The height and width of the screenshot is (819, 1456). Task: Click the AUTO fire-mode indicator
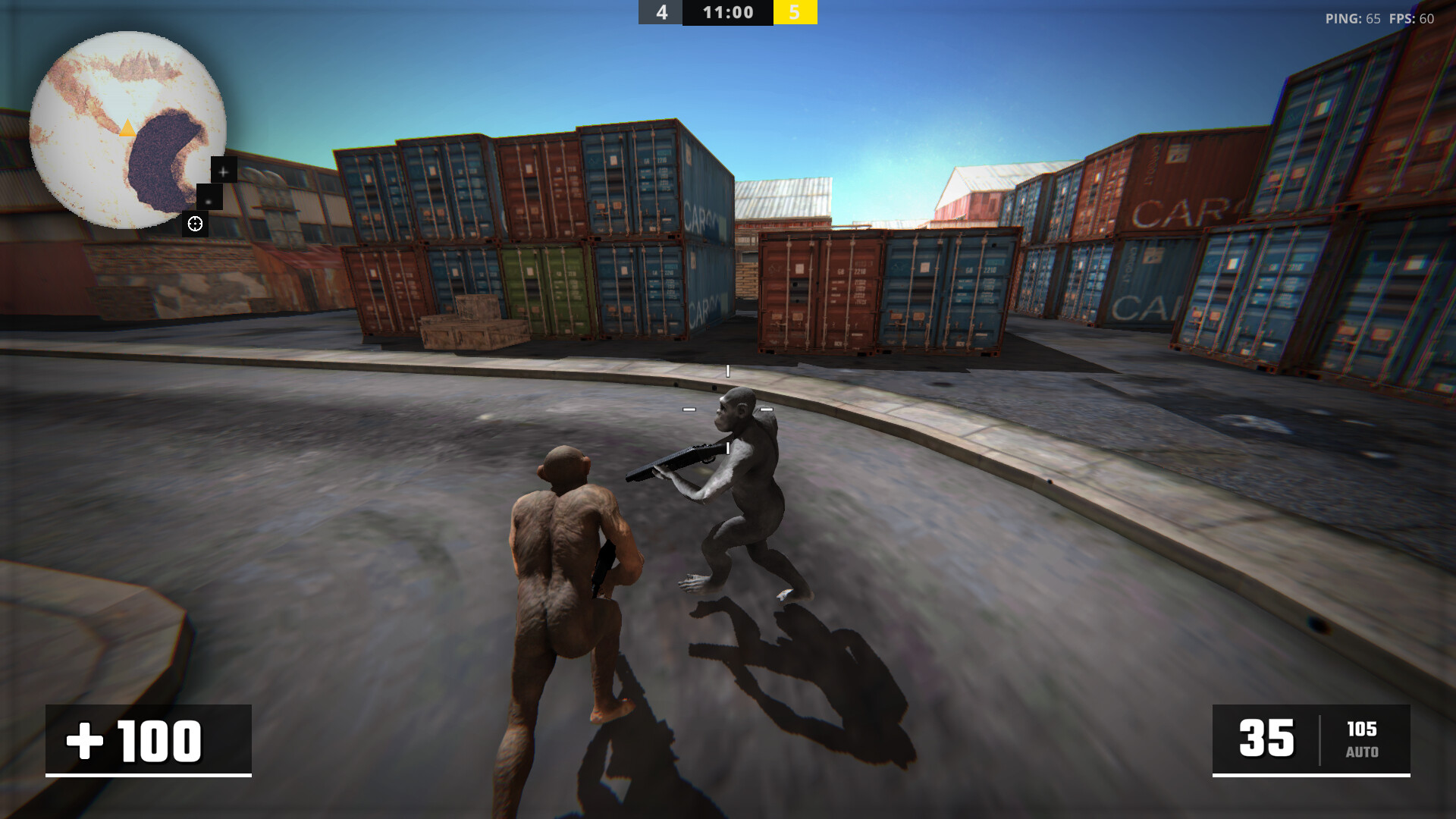click(1363, 753)
